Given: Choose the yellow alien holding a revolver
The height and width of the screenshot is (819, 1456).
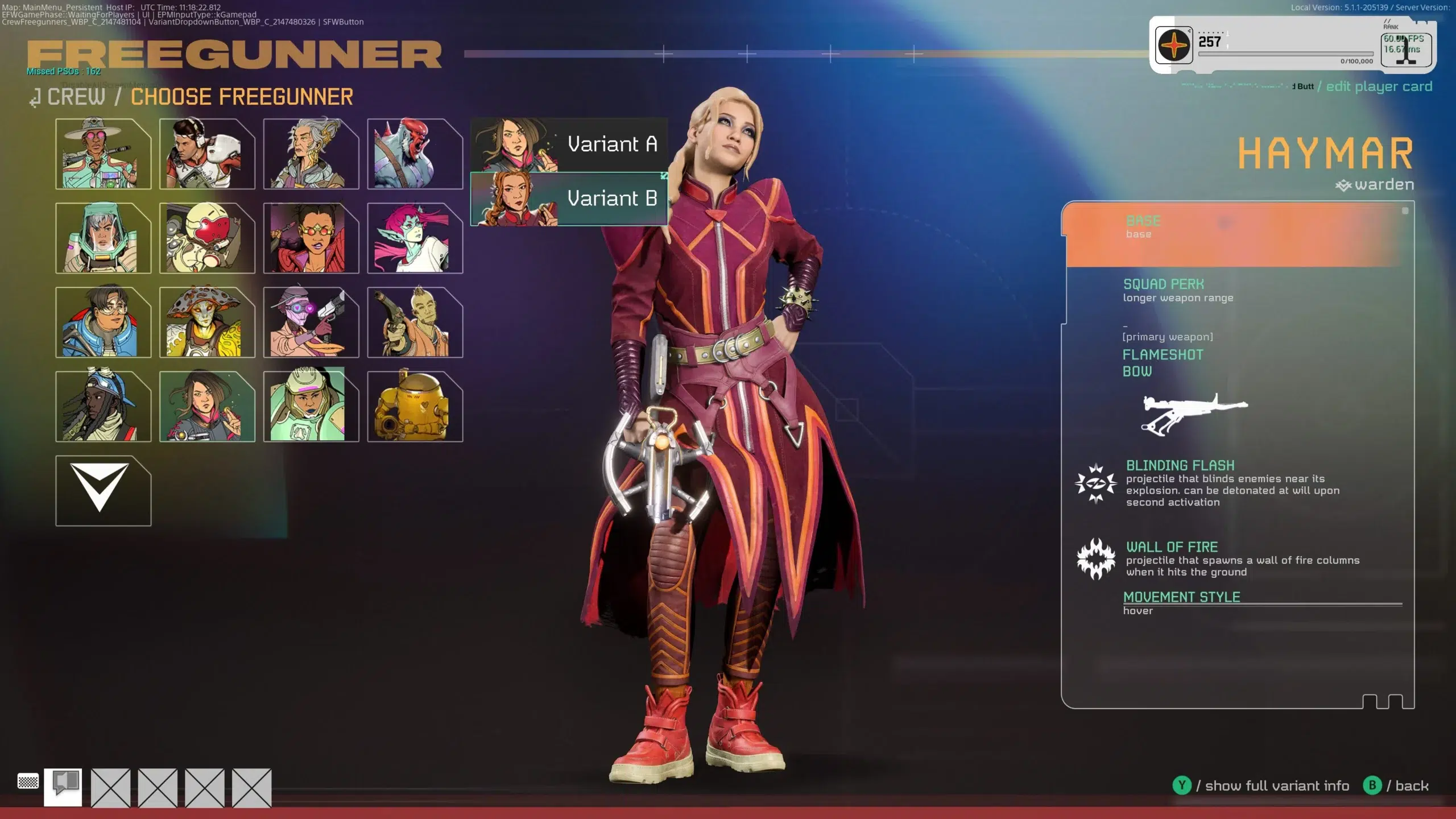Looking at the screenshot, I should tap(415, 322).
